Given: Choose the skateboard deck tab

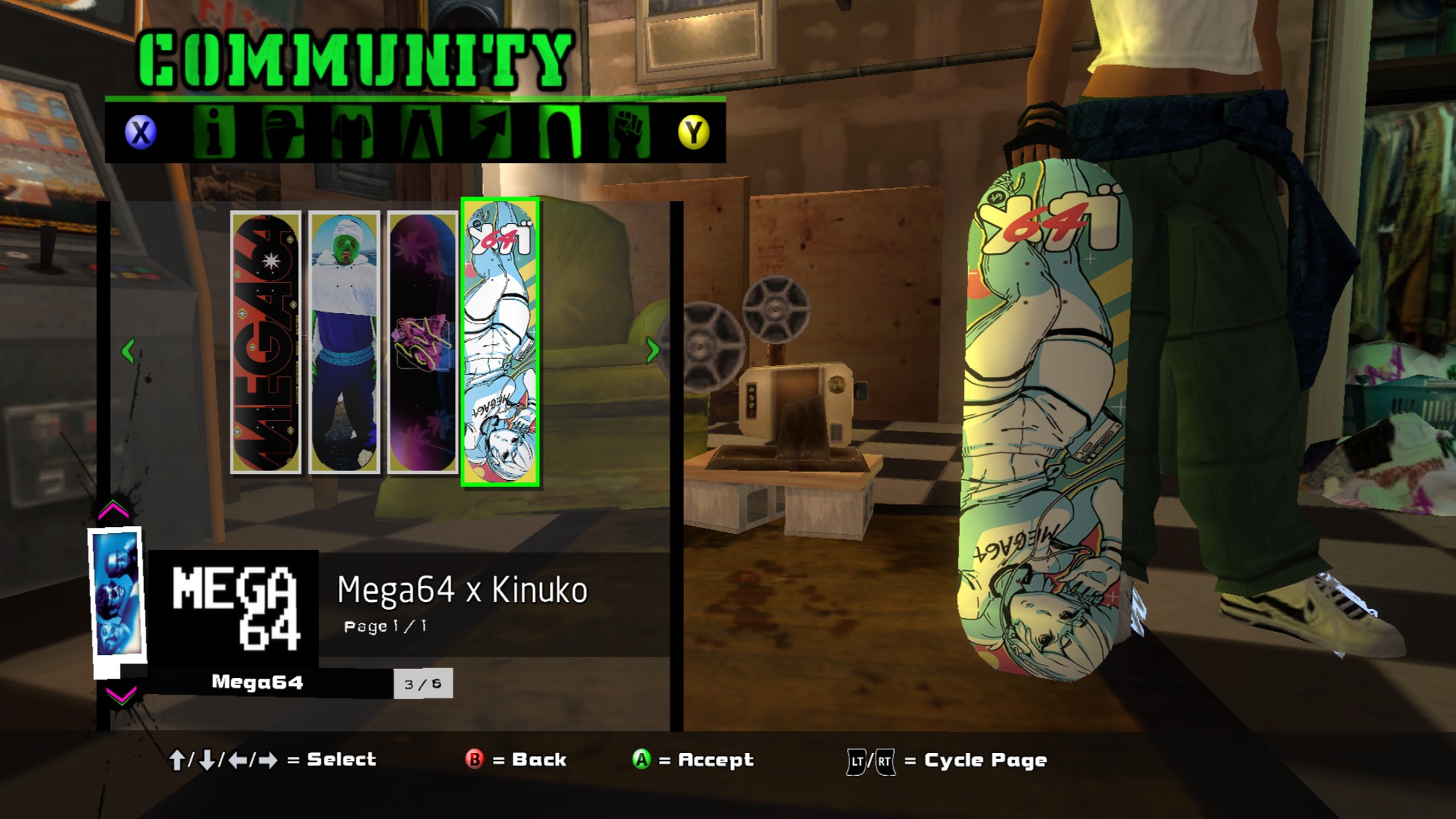Looking at the screenshot, I should pyautogui.click(x=561, y=132).
